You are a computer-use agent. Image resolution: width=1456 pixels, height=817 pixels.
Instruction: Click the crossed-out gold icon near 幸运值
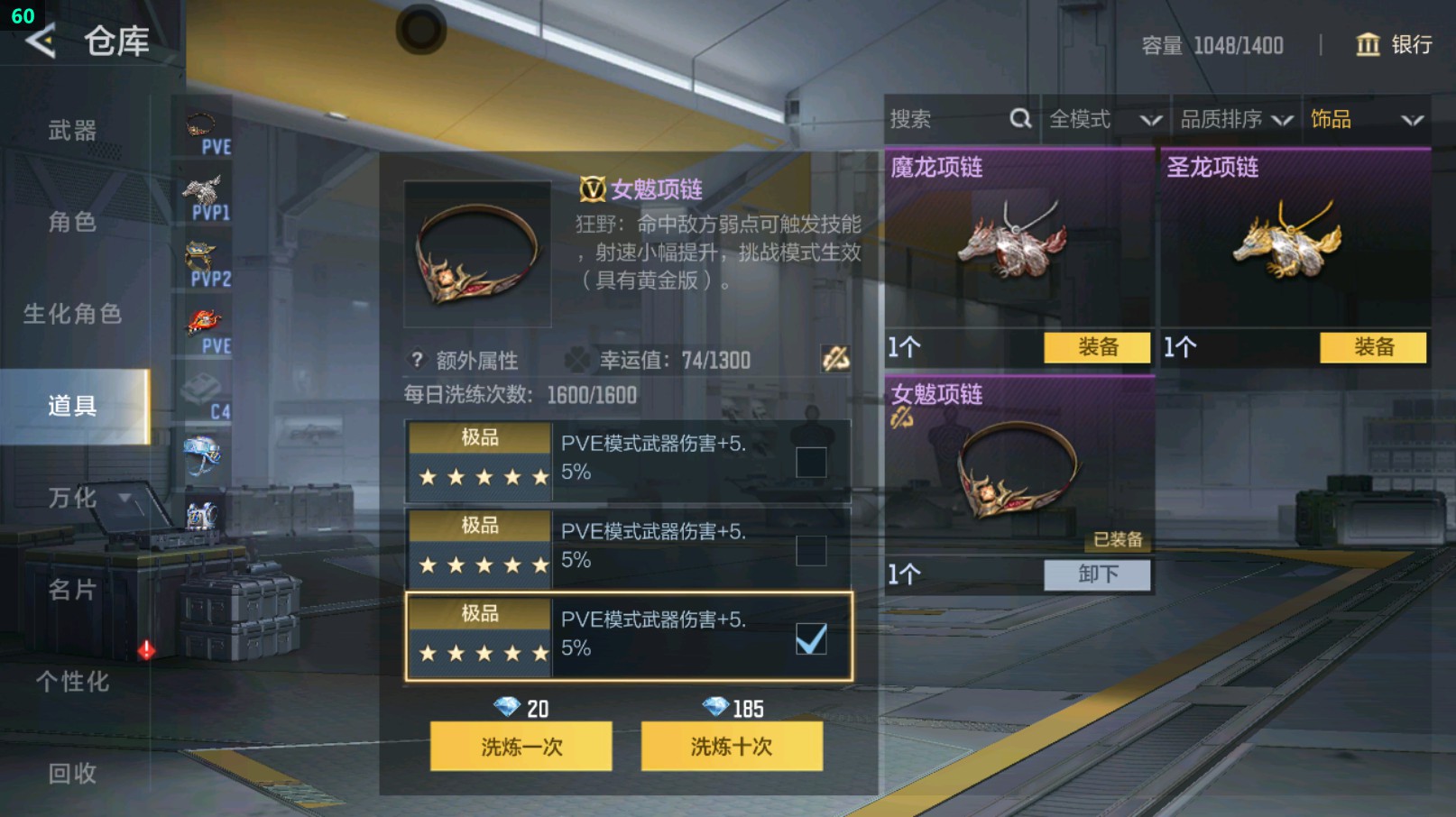(837, 360)
